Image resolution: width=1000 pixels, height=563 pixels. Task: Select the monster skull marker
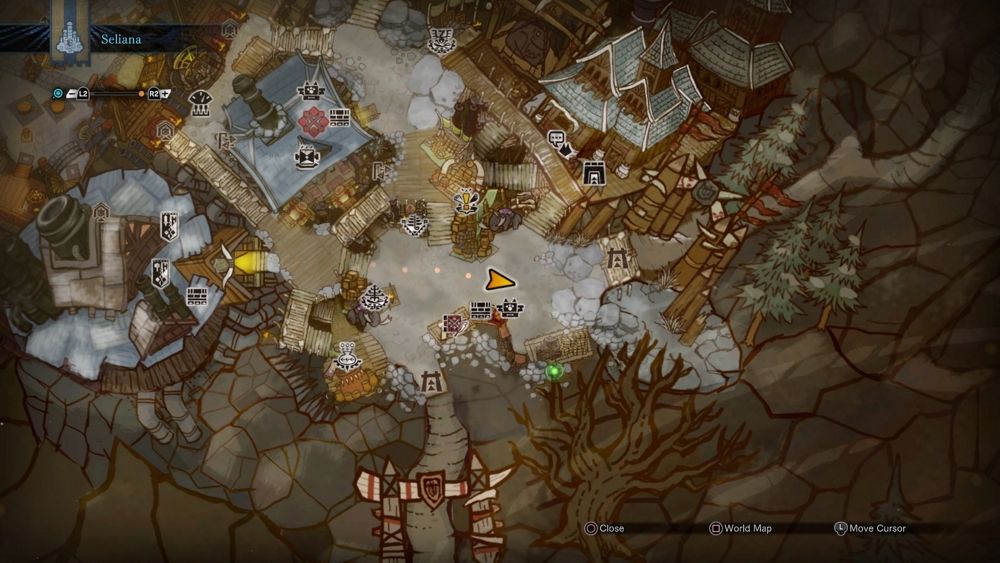(437, 39)
